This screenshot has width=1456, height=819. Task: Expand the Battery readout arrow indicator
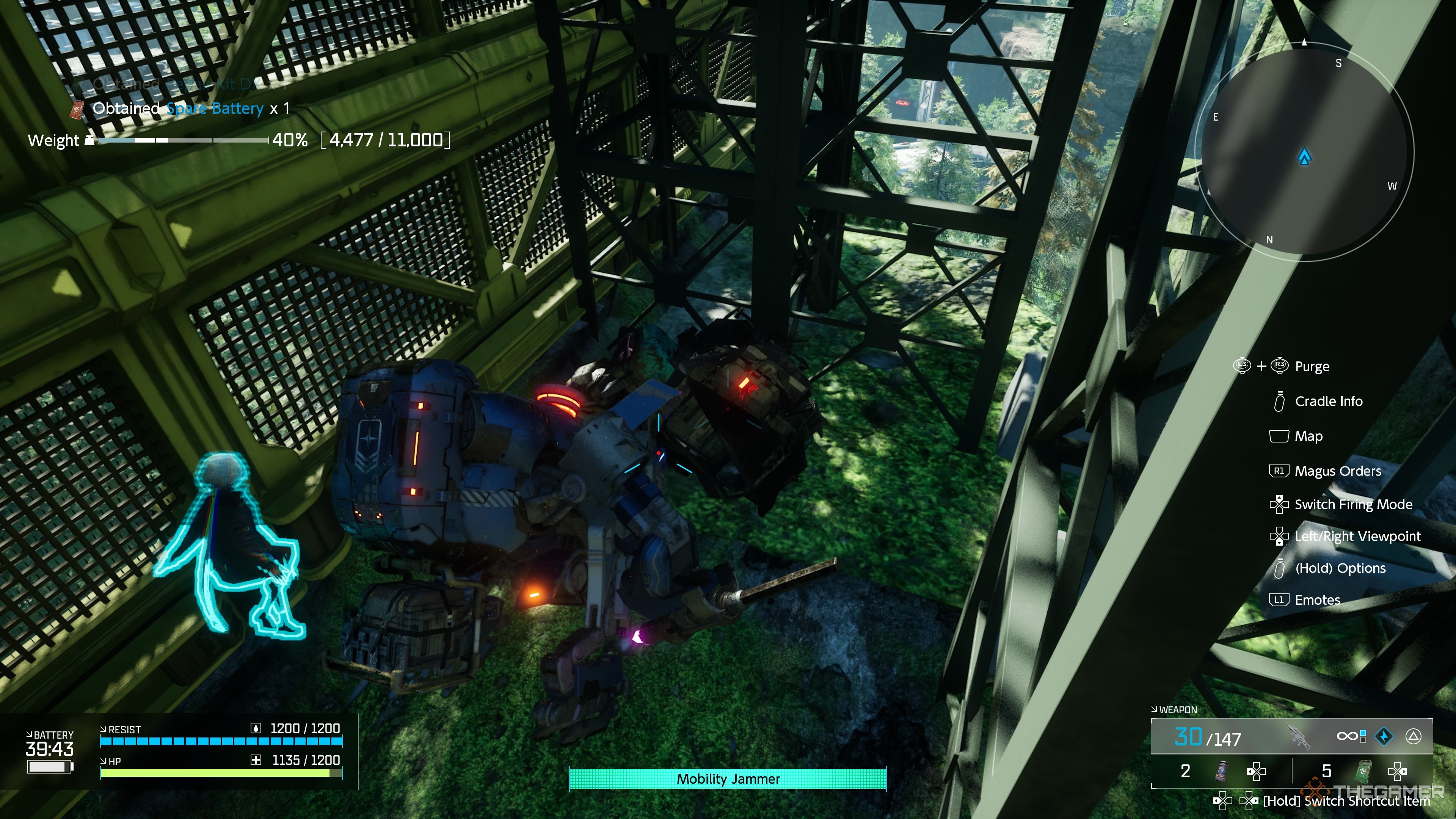[x=29, y=734]
